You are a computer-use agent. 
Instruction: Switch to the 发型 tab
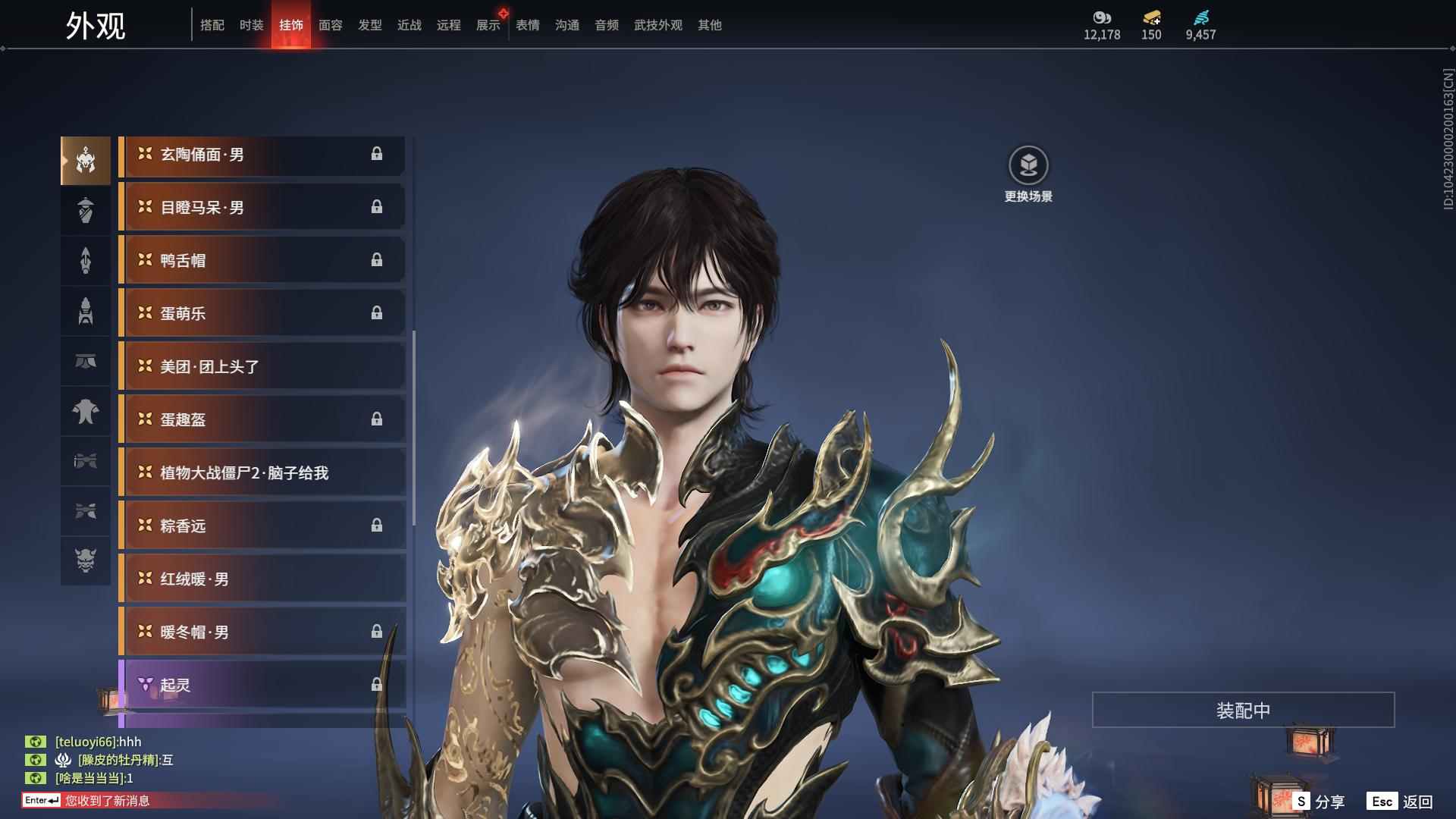click(370, 25)
